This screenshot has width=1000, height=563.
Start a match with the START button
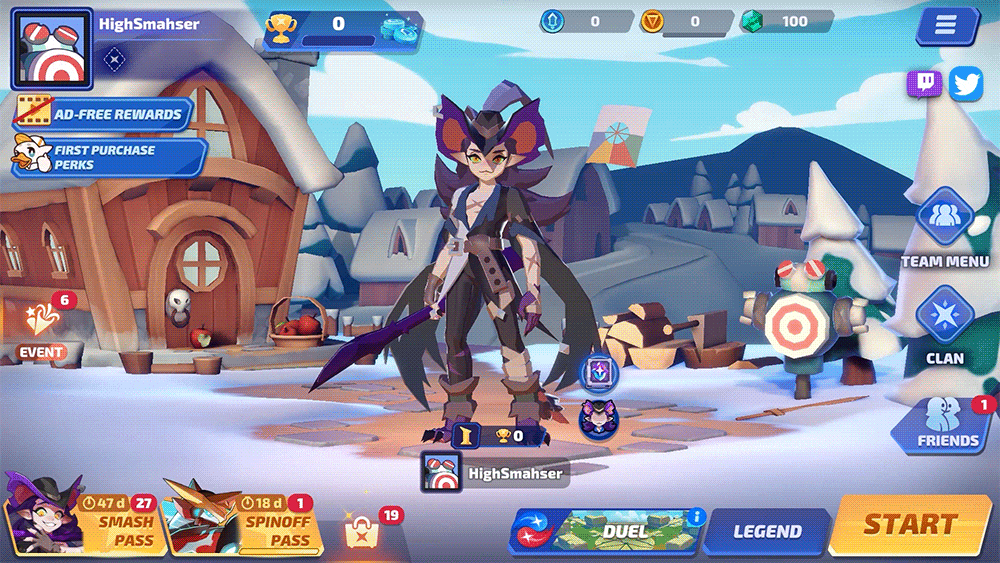(910, 524)
